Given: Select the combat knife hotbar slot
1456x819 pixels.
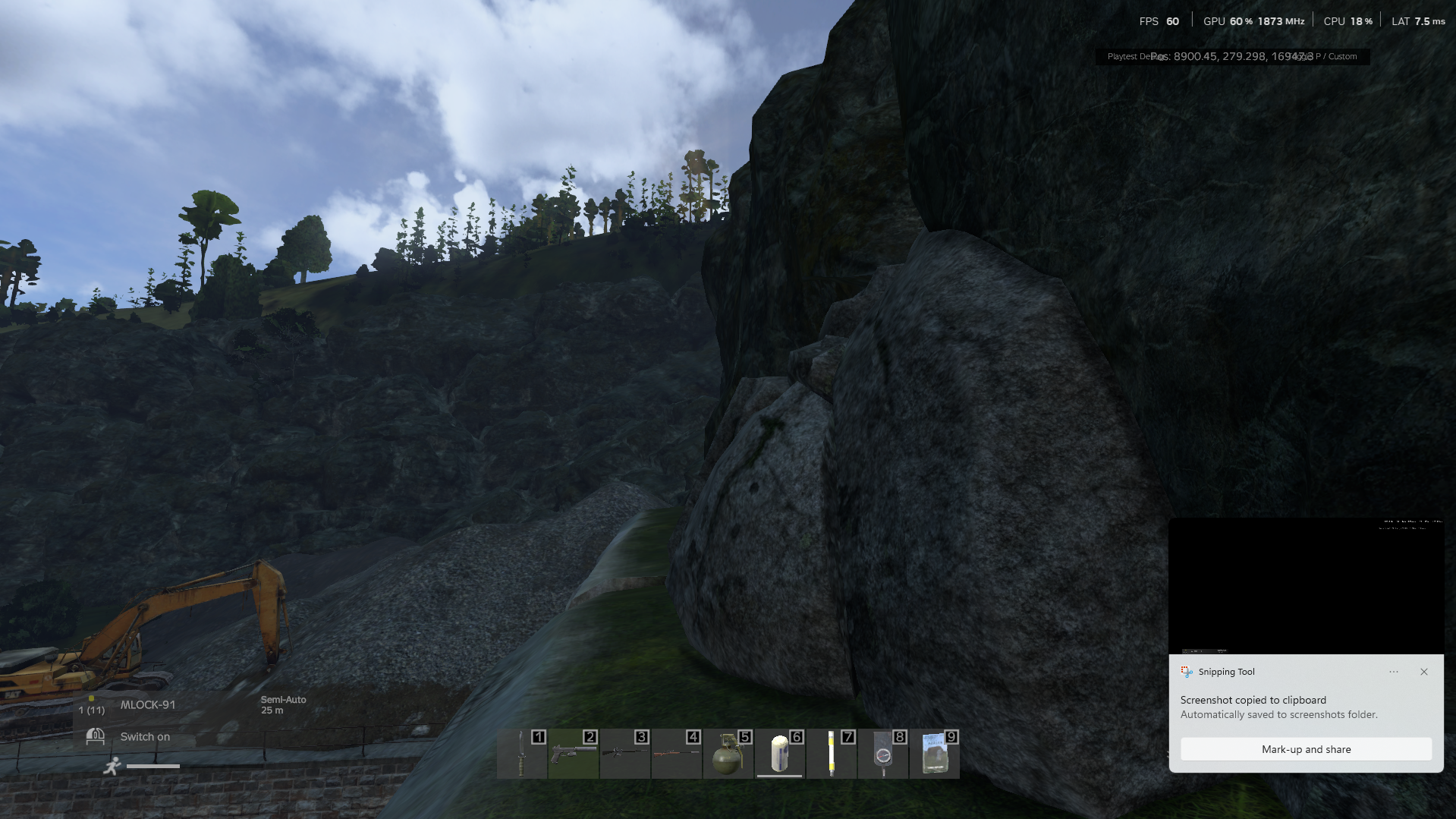Looking at the screenshot, I should click(522, 754).
